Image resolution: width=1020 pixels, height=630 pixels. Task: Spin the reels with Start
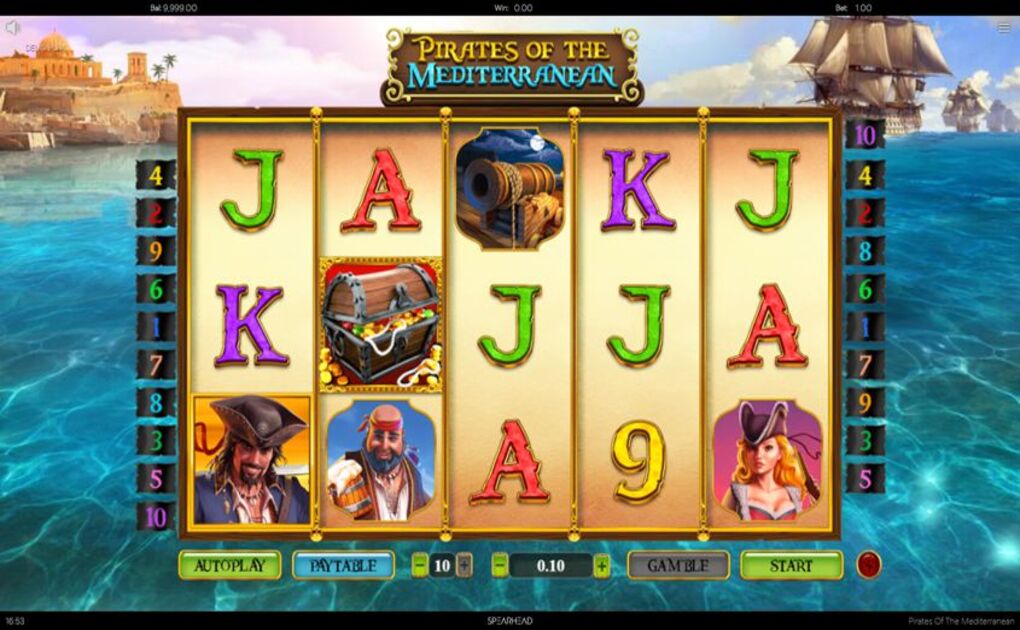[x=791, y=565]
